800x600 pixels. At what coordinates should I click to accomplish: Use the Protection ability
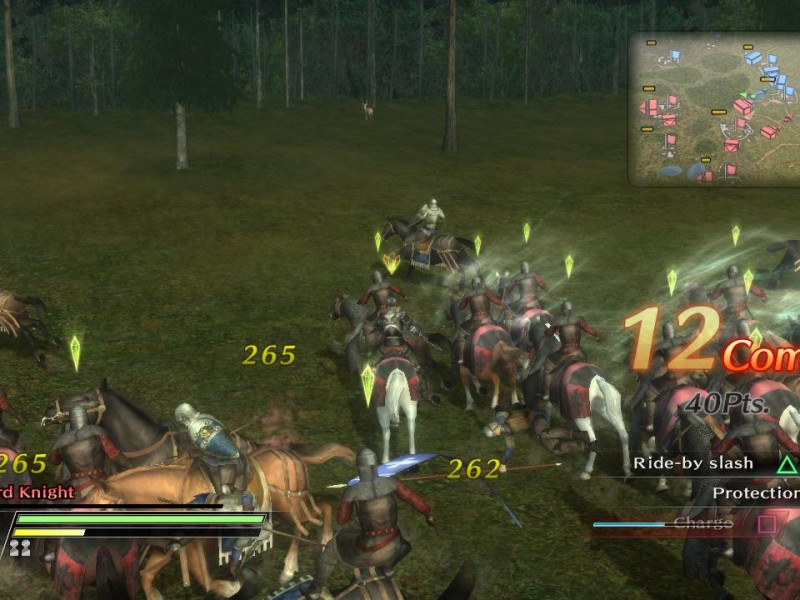pos(755,493)
